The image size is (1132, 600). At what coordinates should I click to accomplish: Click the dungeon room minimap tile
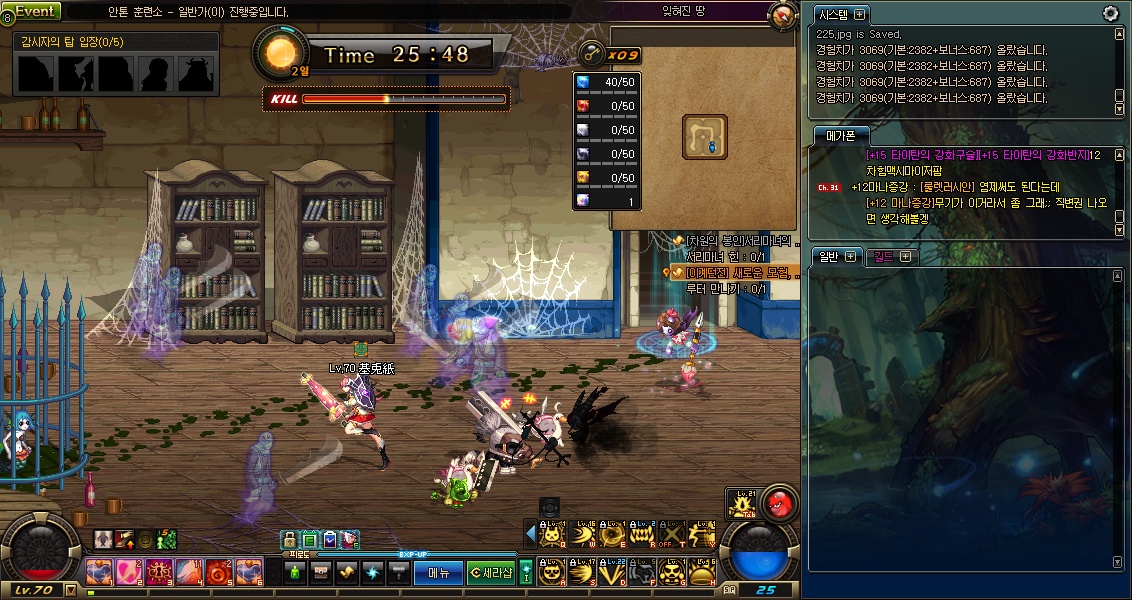pyautogui.click(x=704, y=136)
